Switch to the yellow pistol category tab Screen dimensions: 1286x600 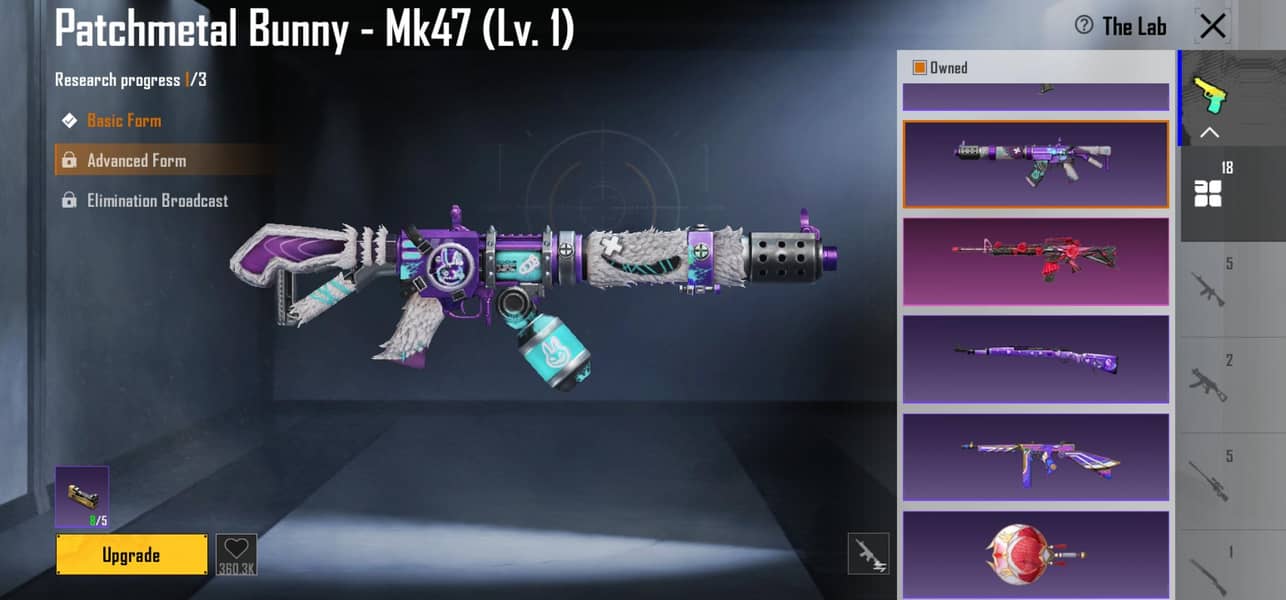(x=1208, y=95)
